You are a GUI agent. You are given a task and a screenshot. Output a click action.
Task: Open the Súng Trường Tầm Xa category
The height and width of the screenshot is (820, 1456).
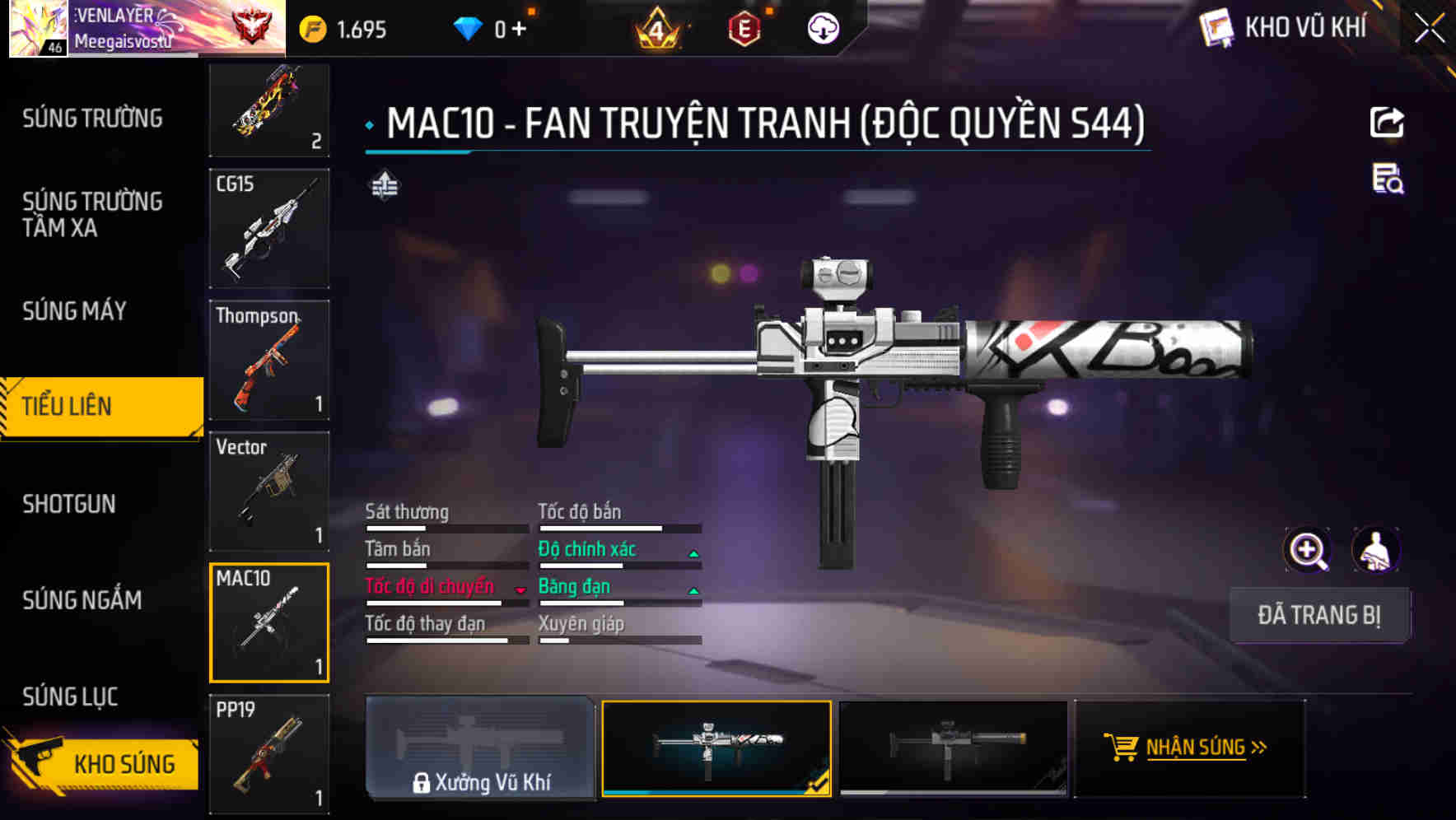[92, 214]
